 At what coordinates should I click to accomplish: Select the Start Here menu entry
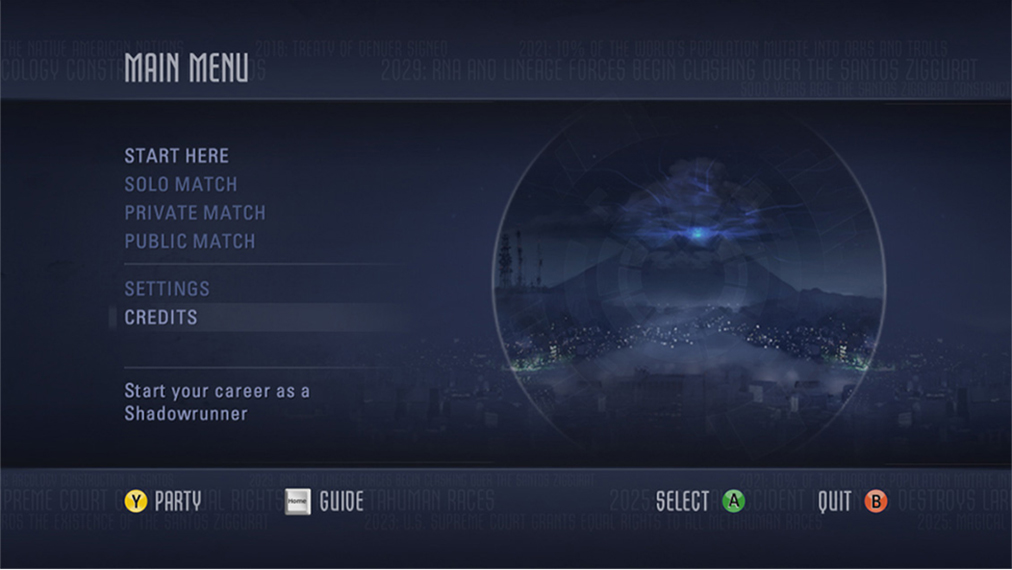176,156
